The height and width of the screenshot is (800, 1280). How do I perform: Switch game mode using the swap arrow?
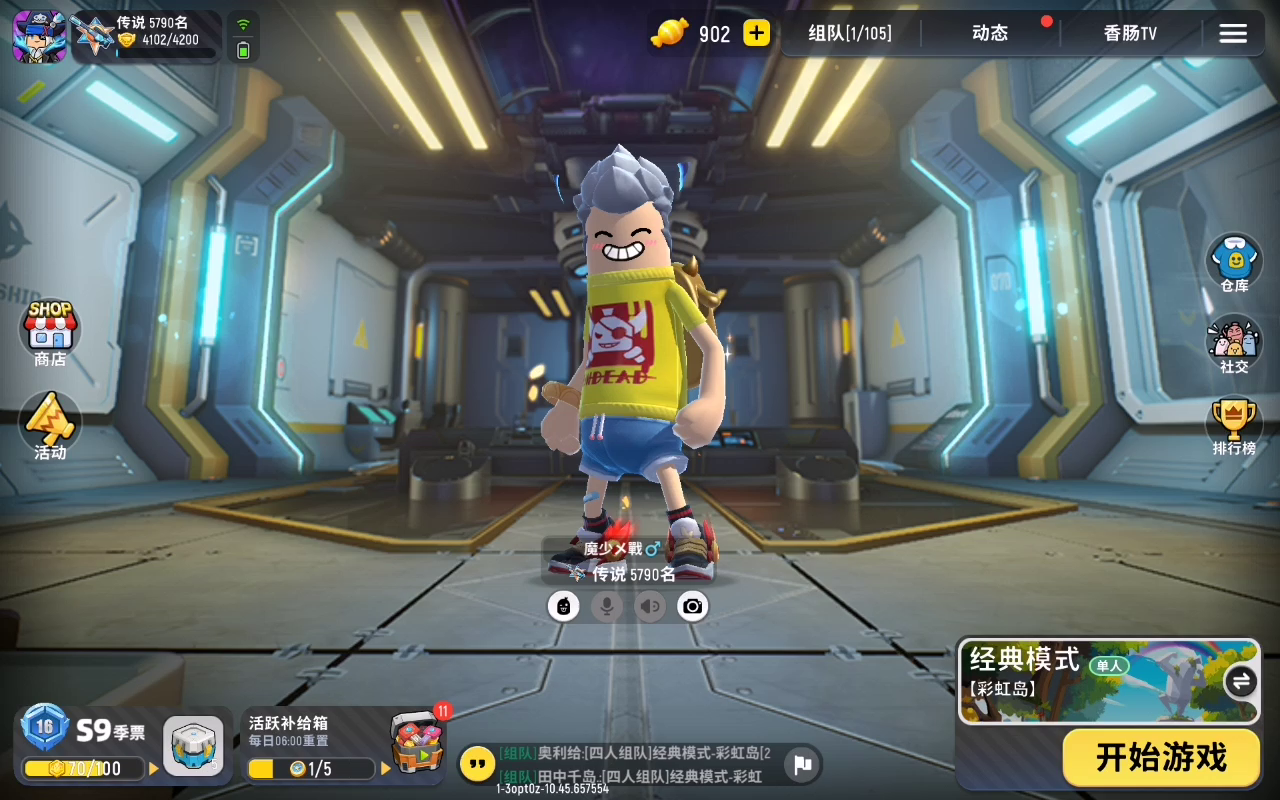1240,681
